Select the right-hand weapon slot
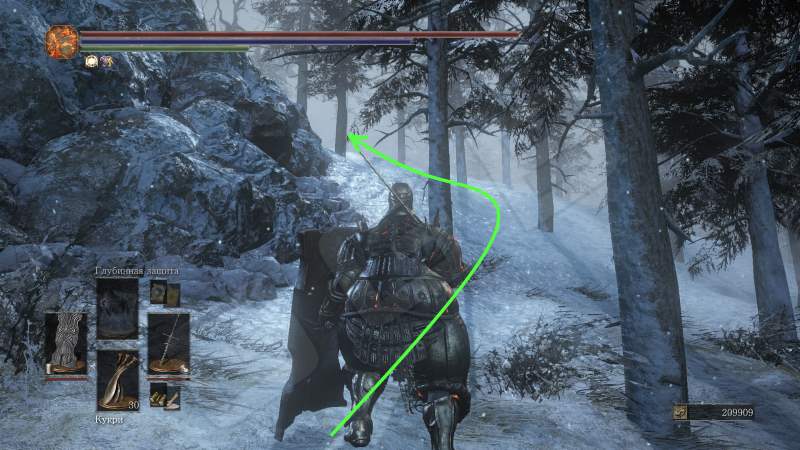The image size is (800, 450). tap(168, 342)
